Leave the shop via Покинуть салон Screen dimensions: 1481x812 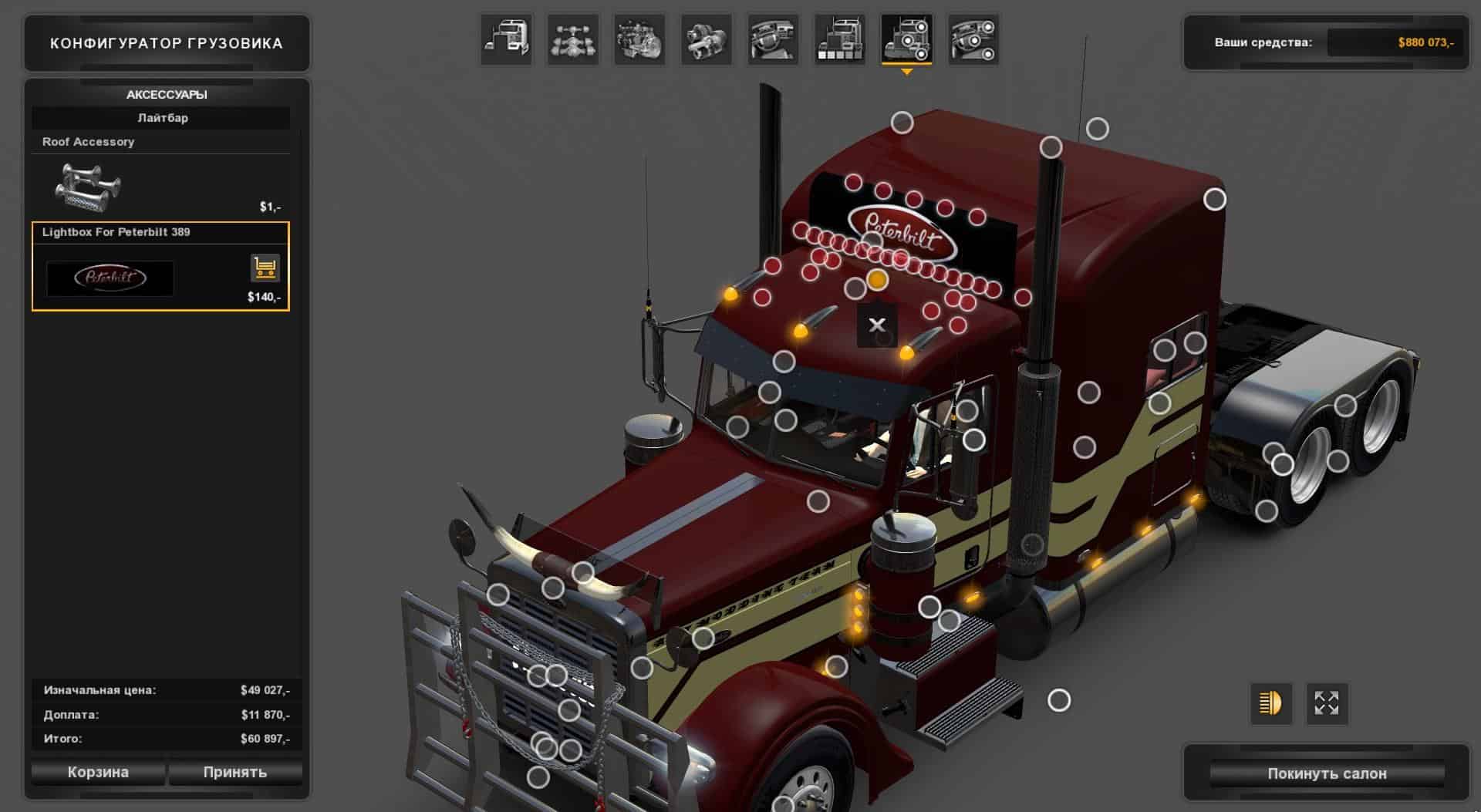[1327, 773]
